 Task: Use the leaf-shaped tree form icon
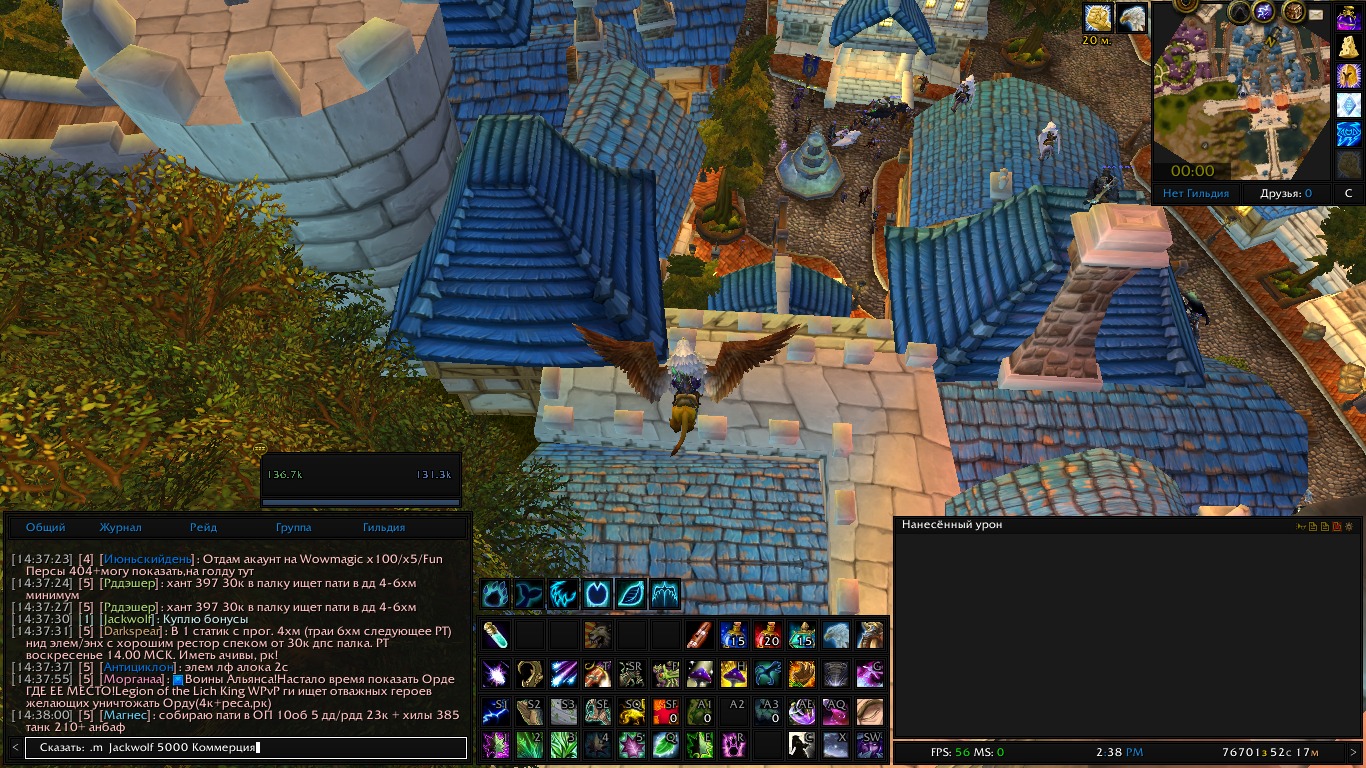631,594
